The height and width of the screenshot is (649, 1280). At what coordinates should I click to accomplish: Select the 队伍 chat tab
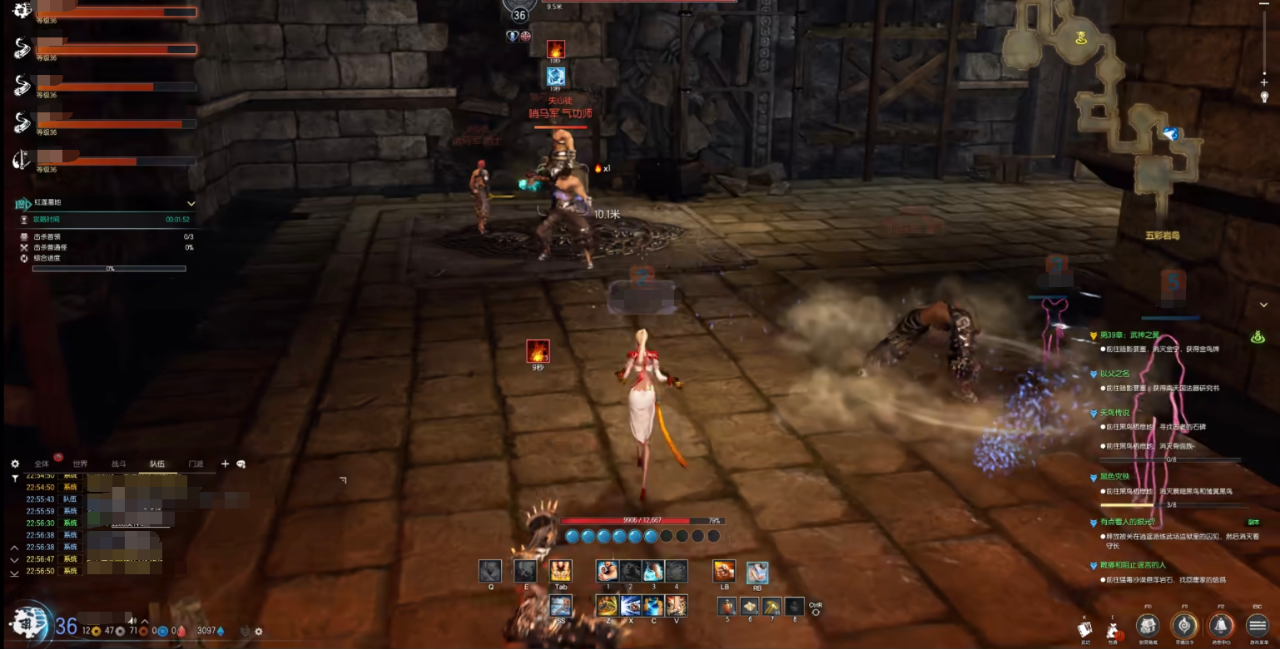pos(157,464)
